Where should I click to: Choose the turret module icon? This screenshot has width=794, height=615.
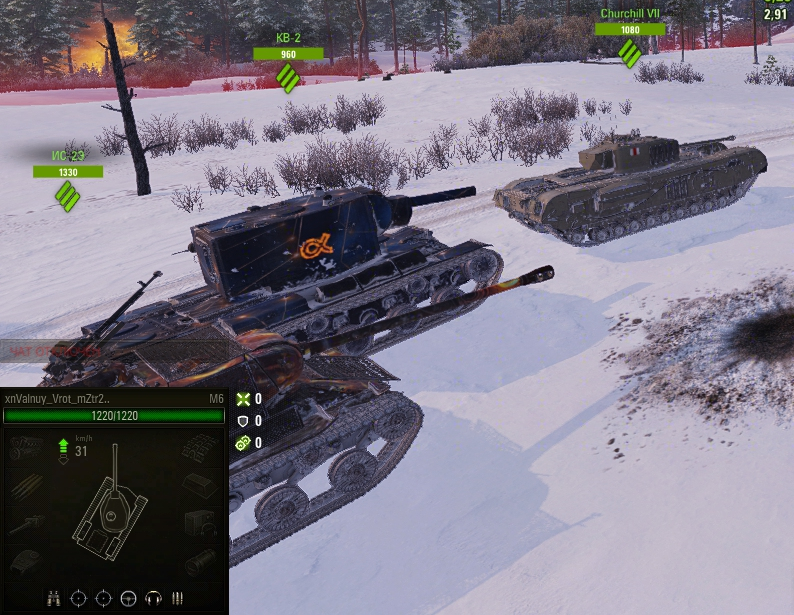pyautogui.click(x=27, y=561)
